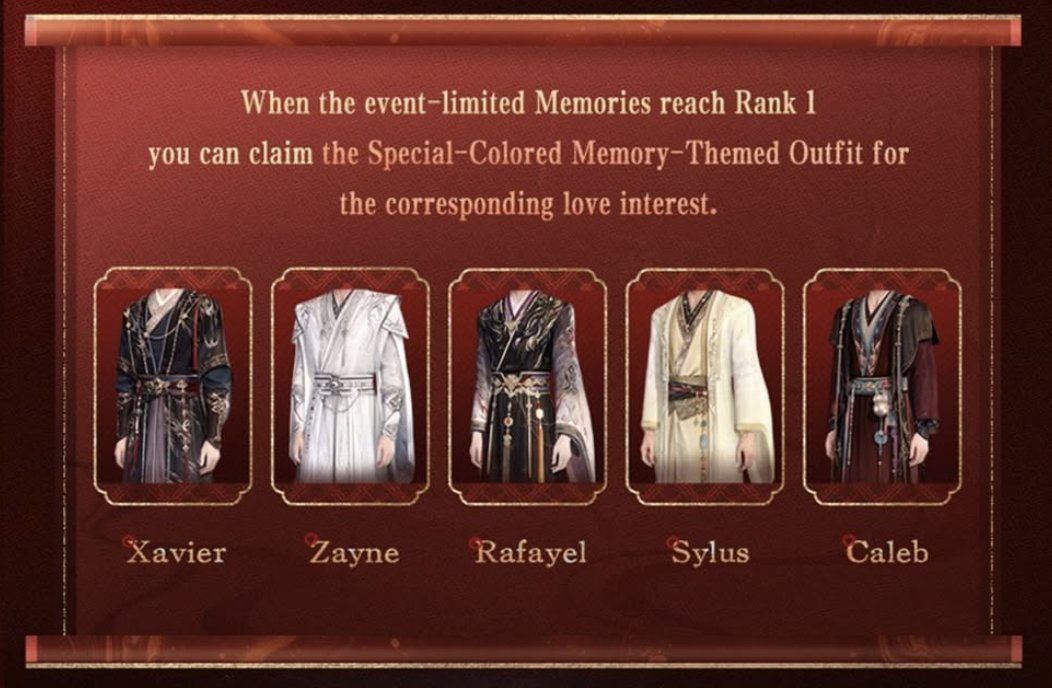Choose Zayne's white outfit card
This screenshot has height=688, width=1052.
coord(350,386)
